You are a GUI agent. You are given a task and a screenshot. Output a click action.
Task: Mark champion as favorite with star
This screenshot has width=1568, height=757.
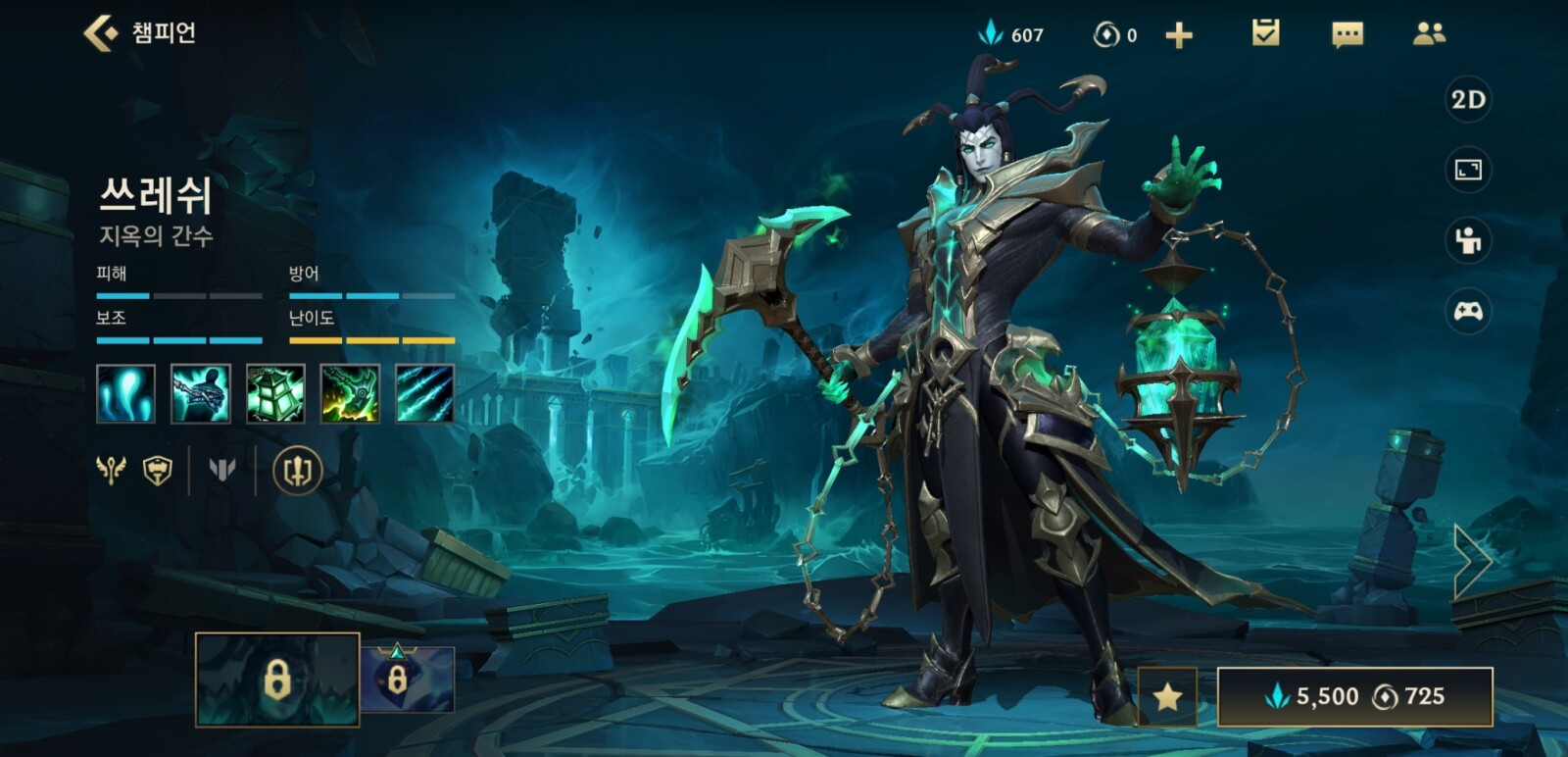(1167, 696)
